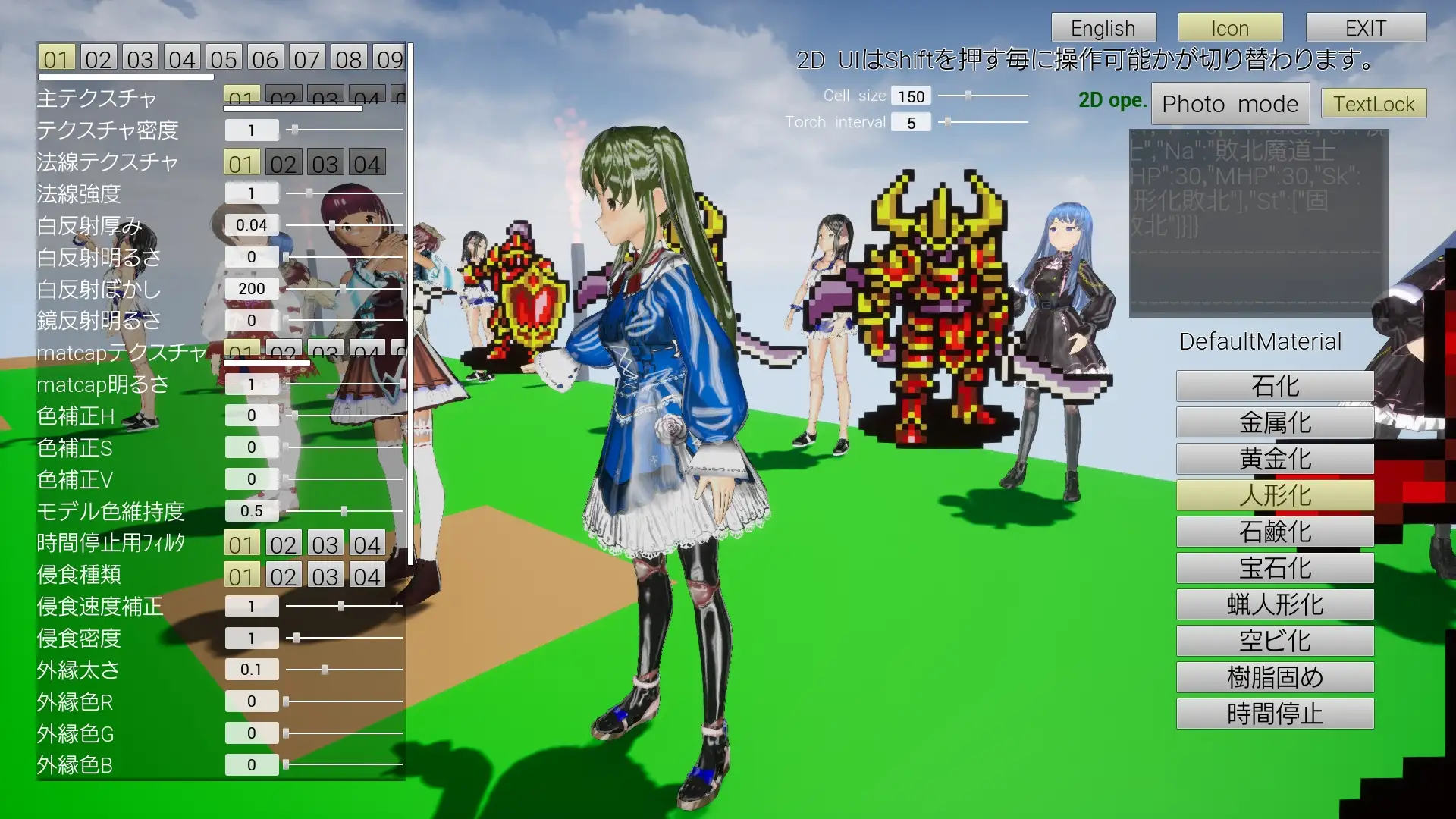Toggle the 人形化 doll transformation mode
The height and width of the screenshot is (819, 1456).
click(1276, 494)
